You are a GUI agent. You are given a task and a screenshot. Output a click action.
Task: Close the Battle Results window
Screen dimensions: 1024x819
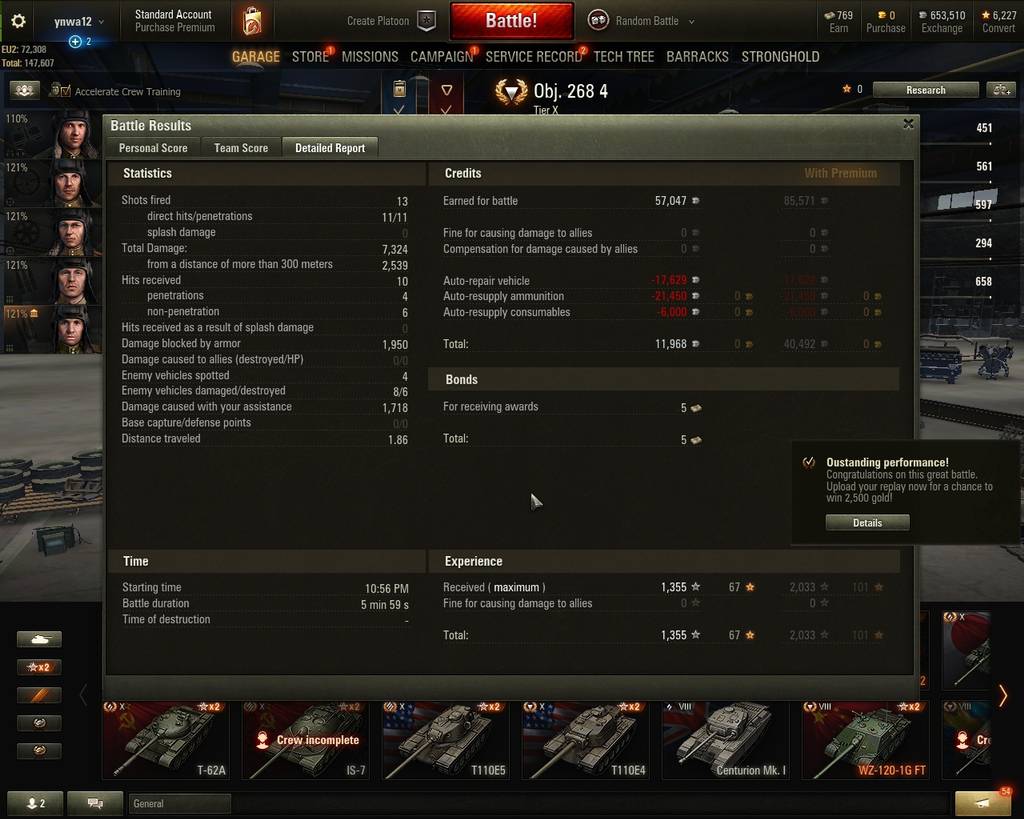point(908,124)
